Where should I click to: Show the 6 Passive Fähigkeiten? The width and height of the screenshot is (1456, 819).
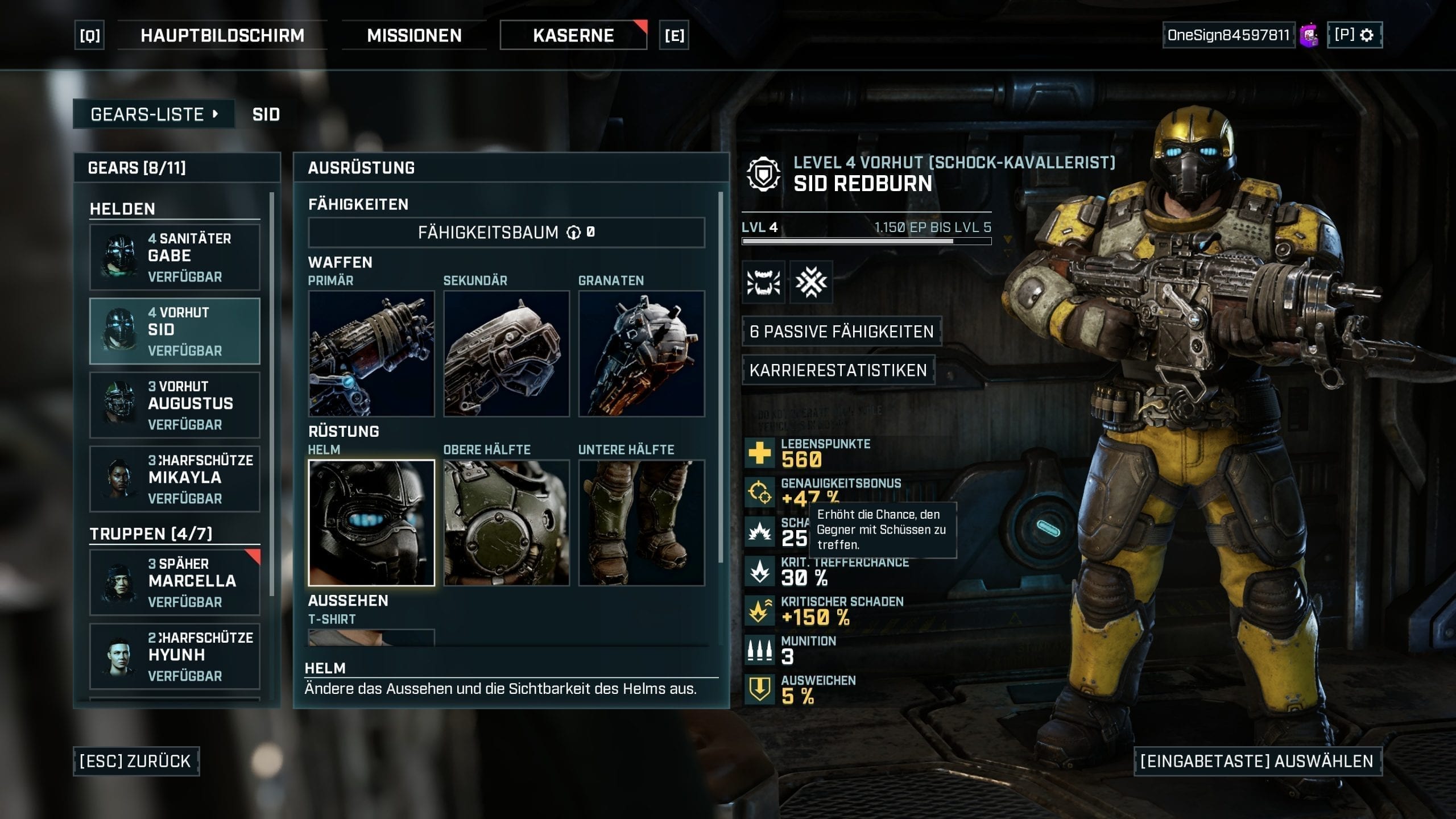pyautogui.click(x=841, y=331)
